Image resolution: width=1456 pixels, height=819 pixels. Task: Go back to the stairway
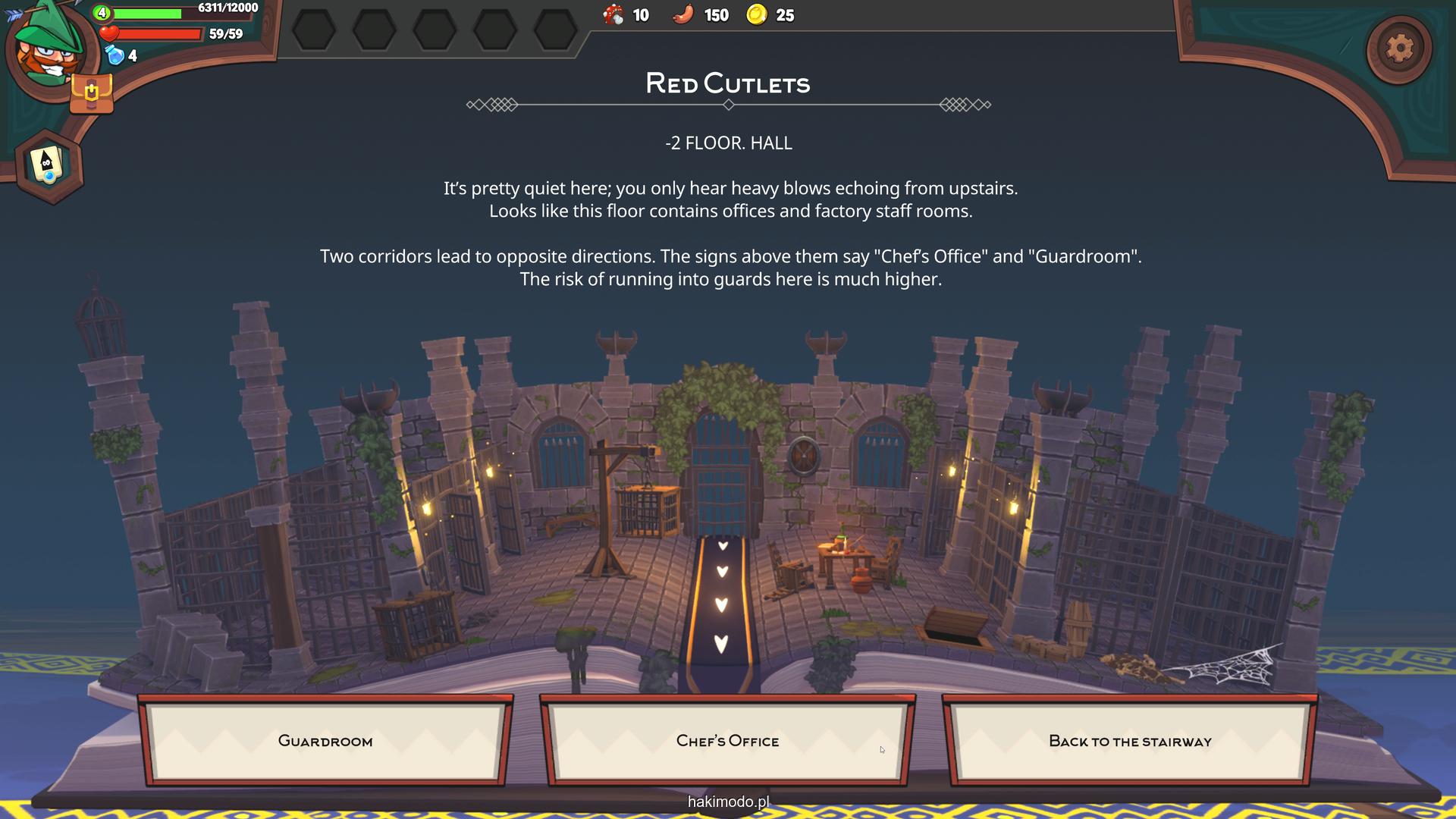pyautogui.click(x=1130, y=741)
